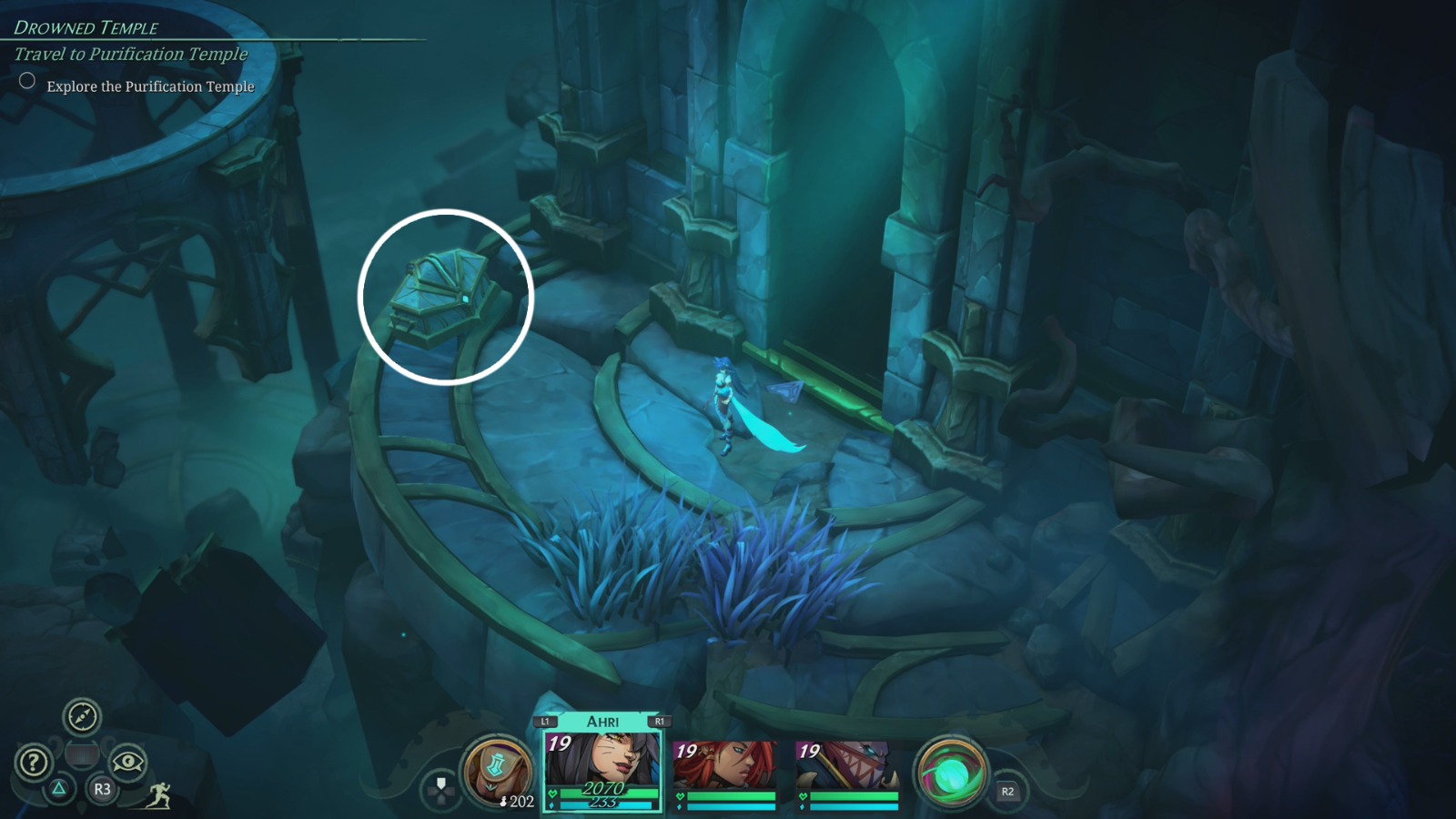Click the circled treasure chest on the ledge
This screenshot has width=1456, height=819.
[440, 296]
